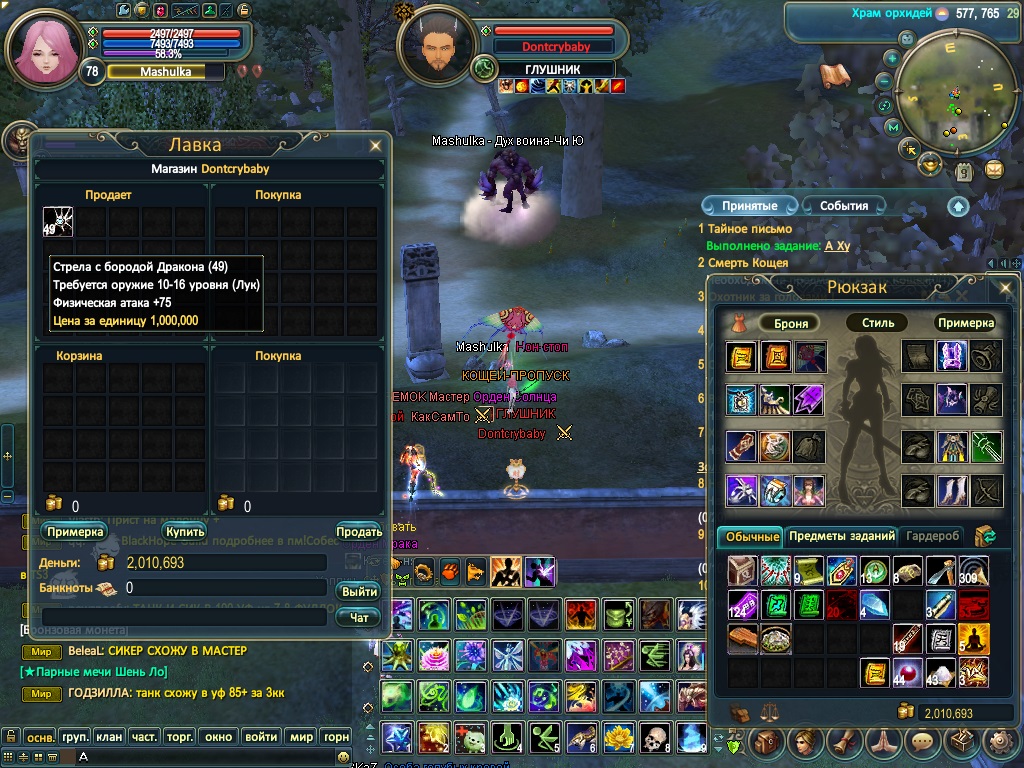Switch chat to the торг. channel
This screenshot has width=1024, height=768.
[180, 737]
